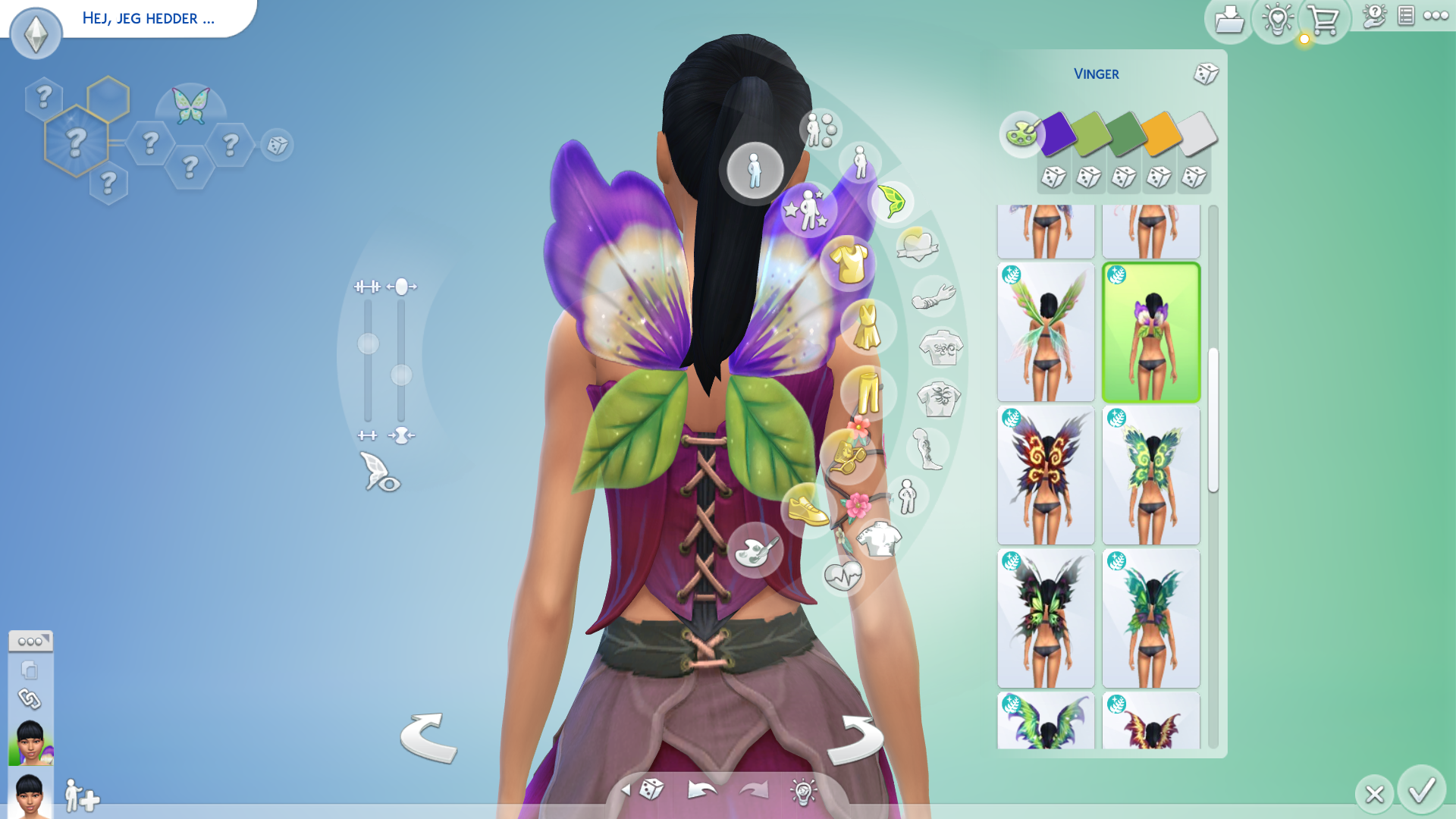The width and height of the screenshot is (1456, 819).
Task: Add a new Sim to household
Action: pyautogui.click(x=81, y=796)
